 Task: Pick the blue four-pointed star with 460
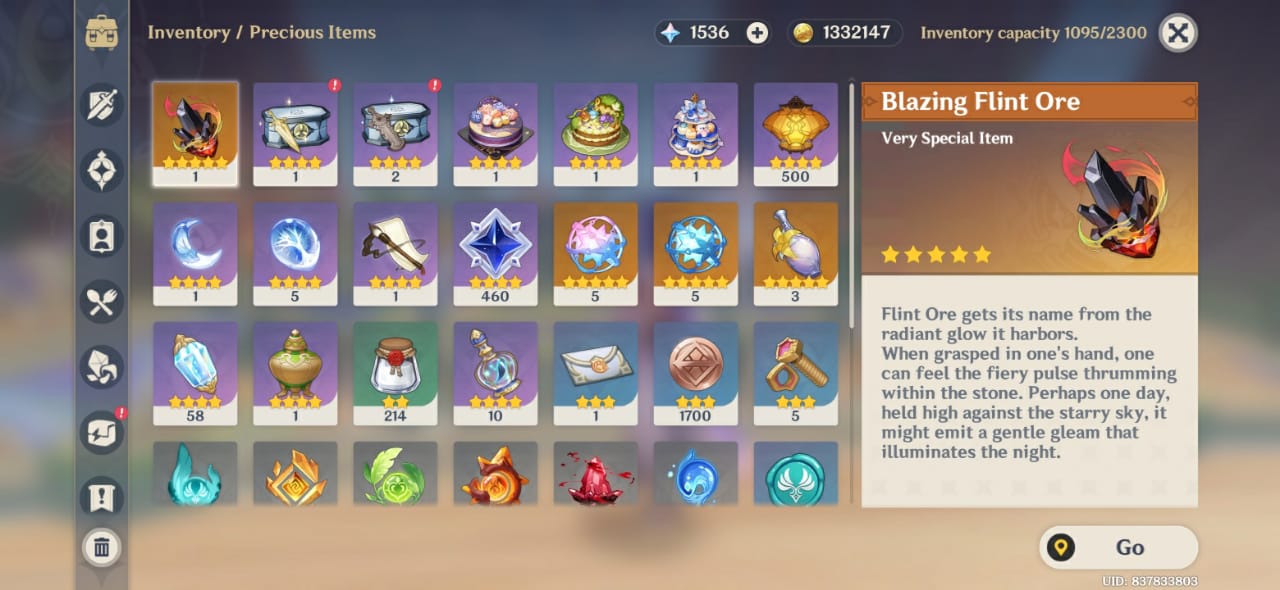pyautogui.click(x=495, y=253)
